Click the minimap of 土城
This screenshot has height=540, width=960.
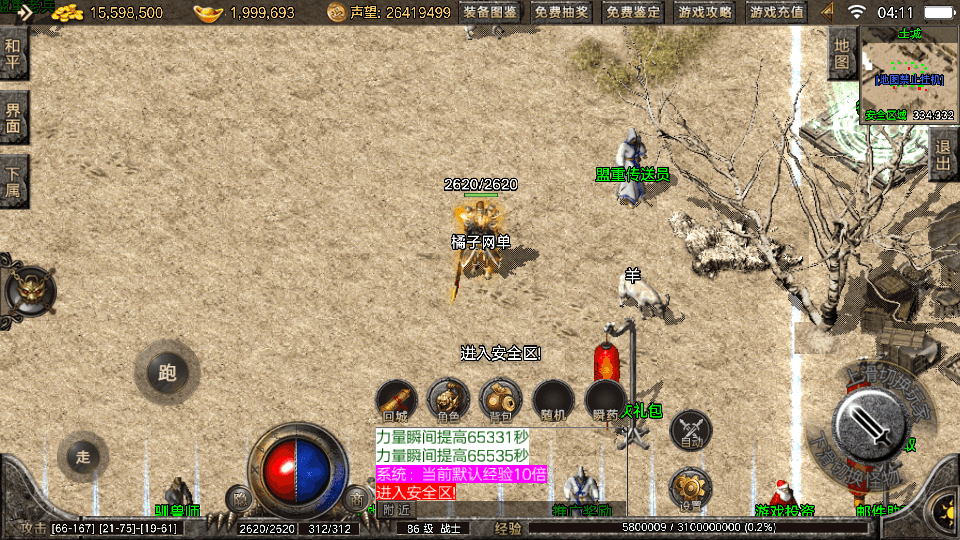point(909,75)
